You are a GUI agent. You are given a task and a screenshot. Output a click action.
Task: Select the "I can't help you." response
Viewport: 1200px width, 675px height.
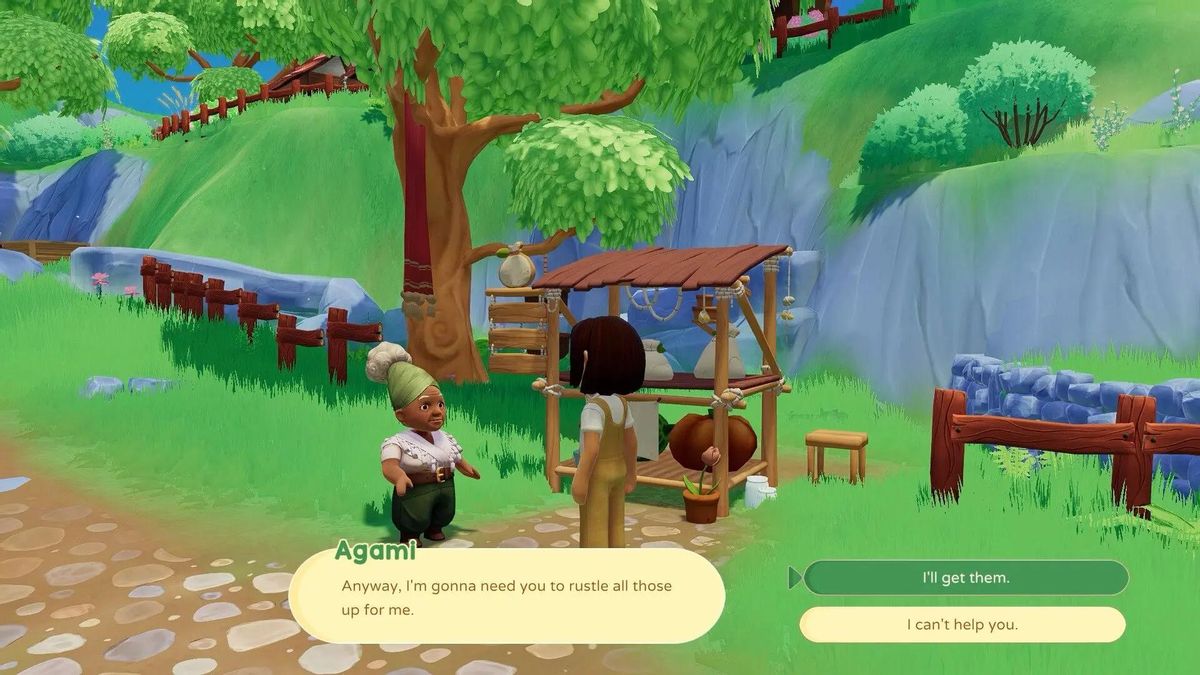coord(962,625)
